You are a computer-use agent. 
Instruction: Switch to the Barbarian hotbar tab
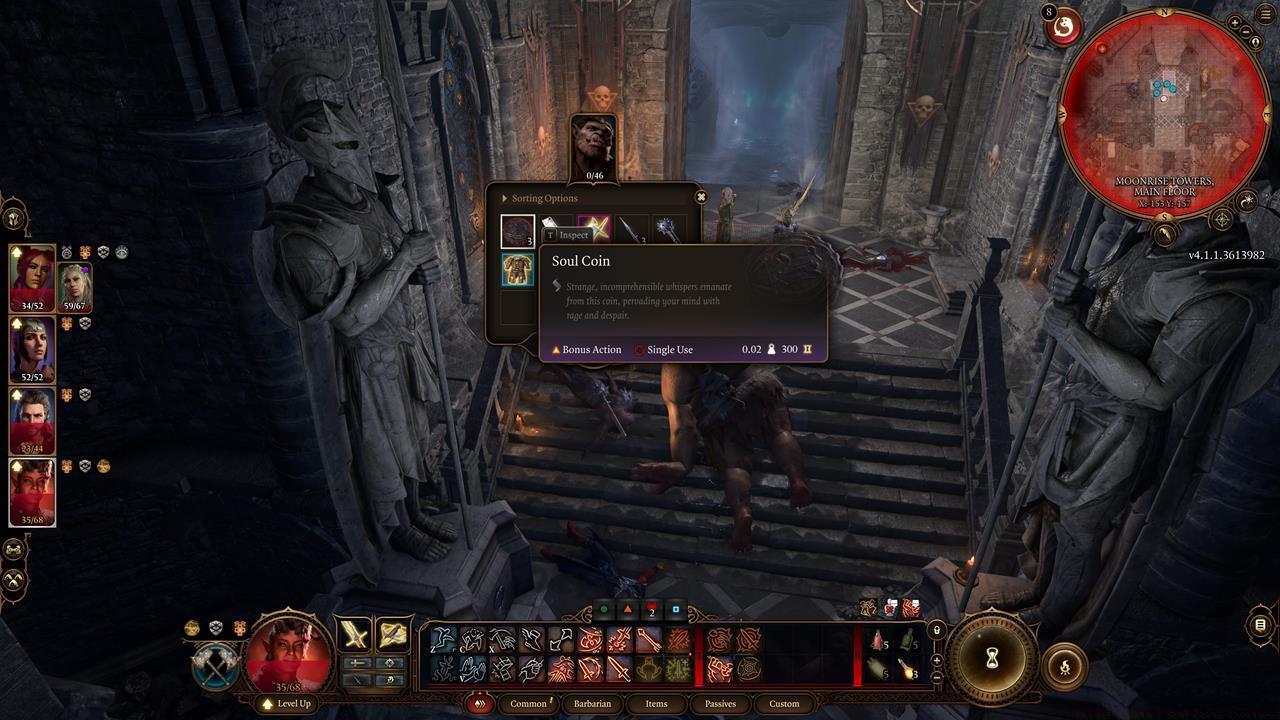592,703
